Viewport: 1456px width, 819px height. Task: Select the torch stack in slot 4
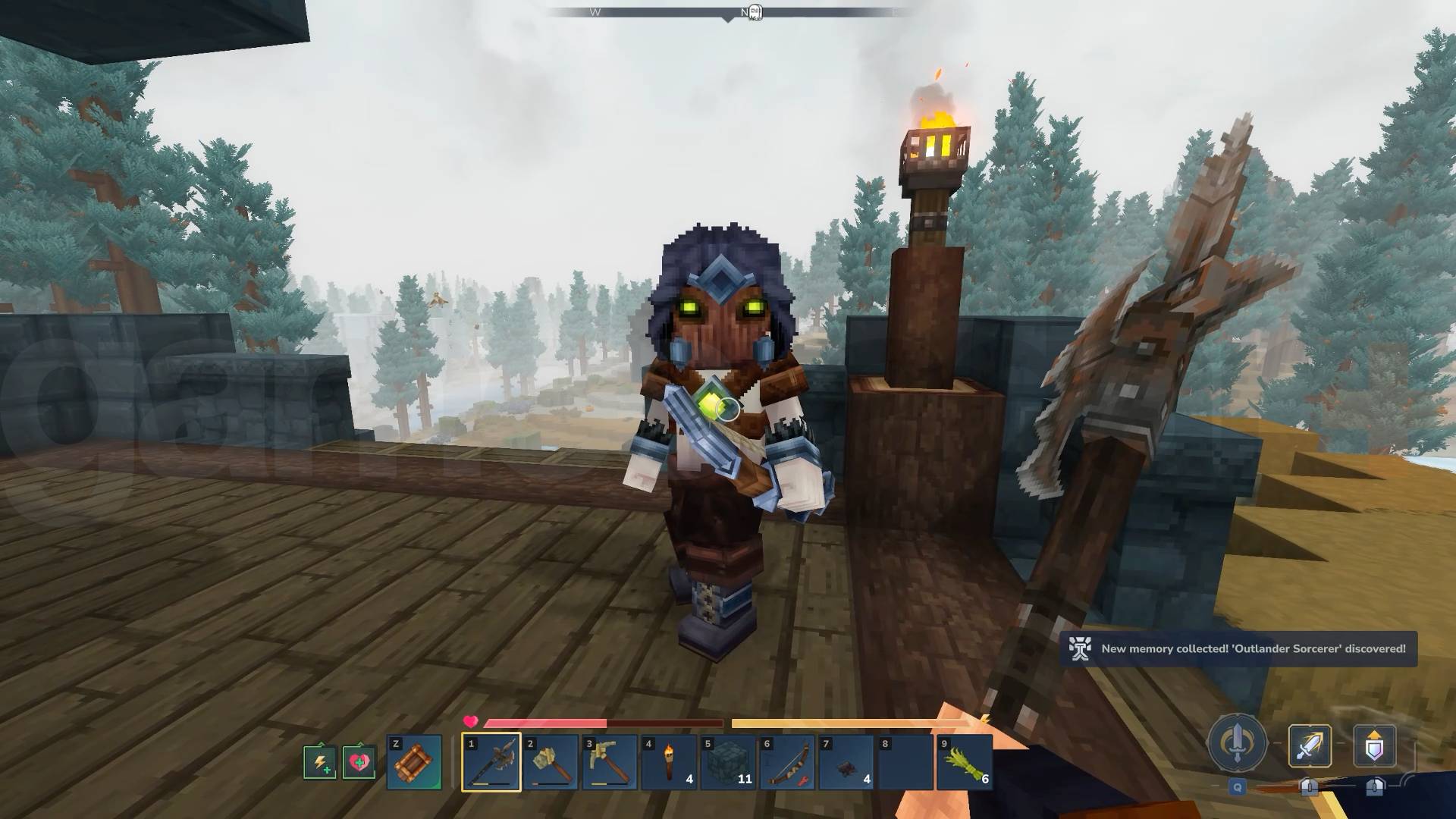[x=670, y=762]
